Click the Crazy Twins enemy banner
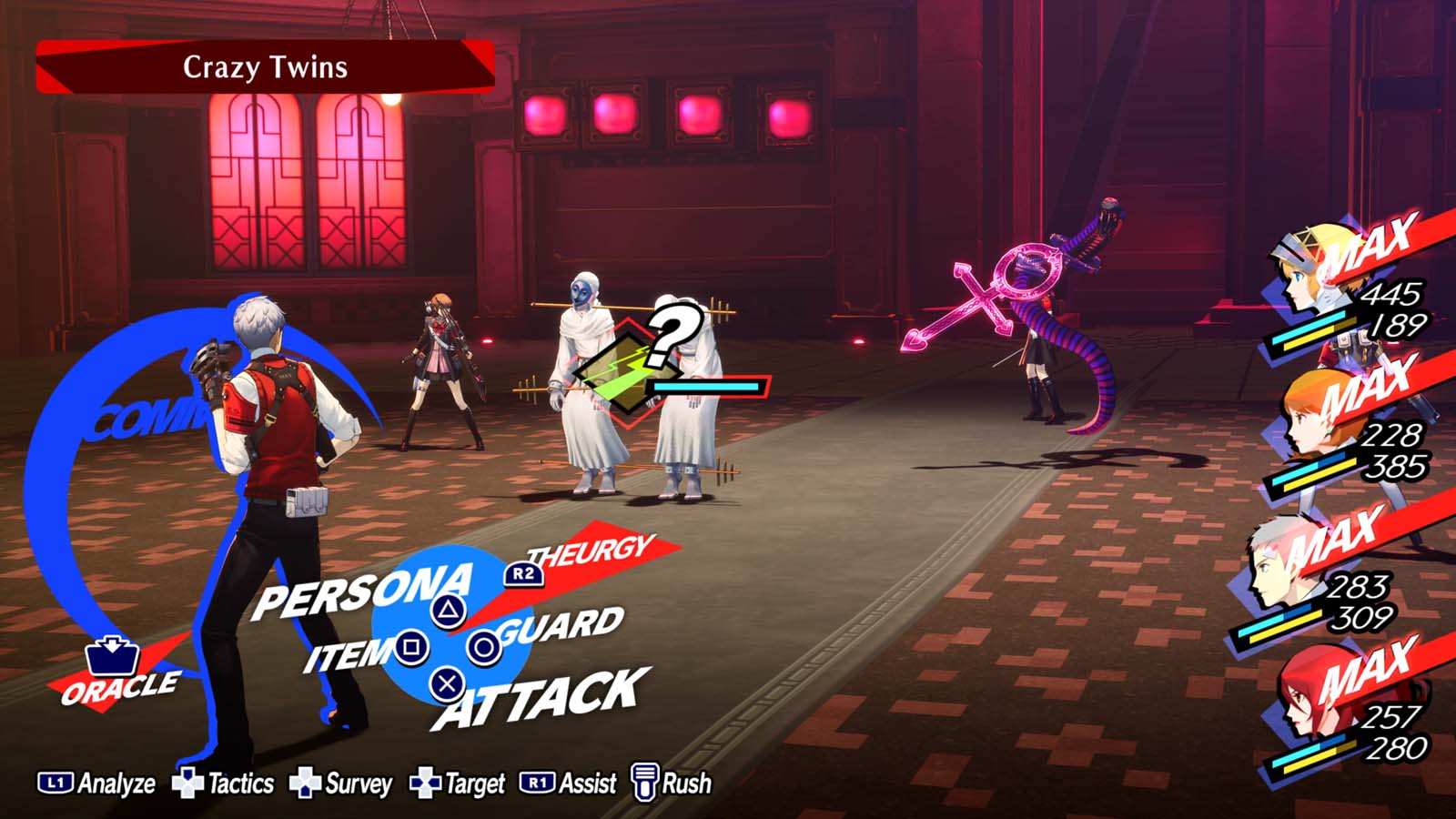Viewport: 1456px width, 819px height. [266, 66]
